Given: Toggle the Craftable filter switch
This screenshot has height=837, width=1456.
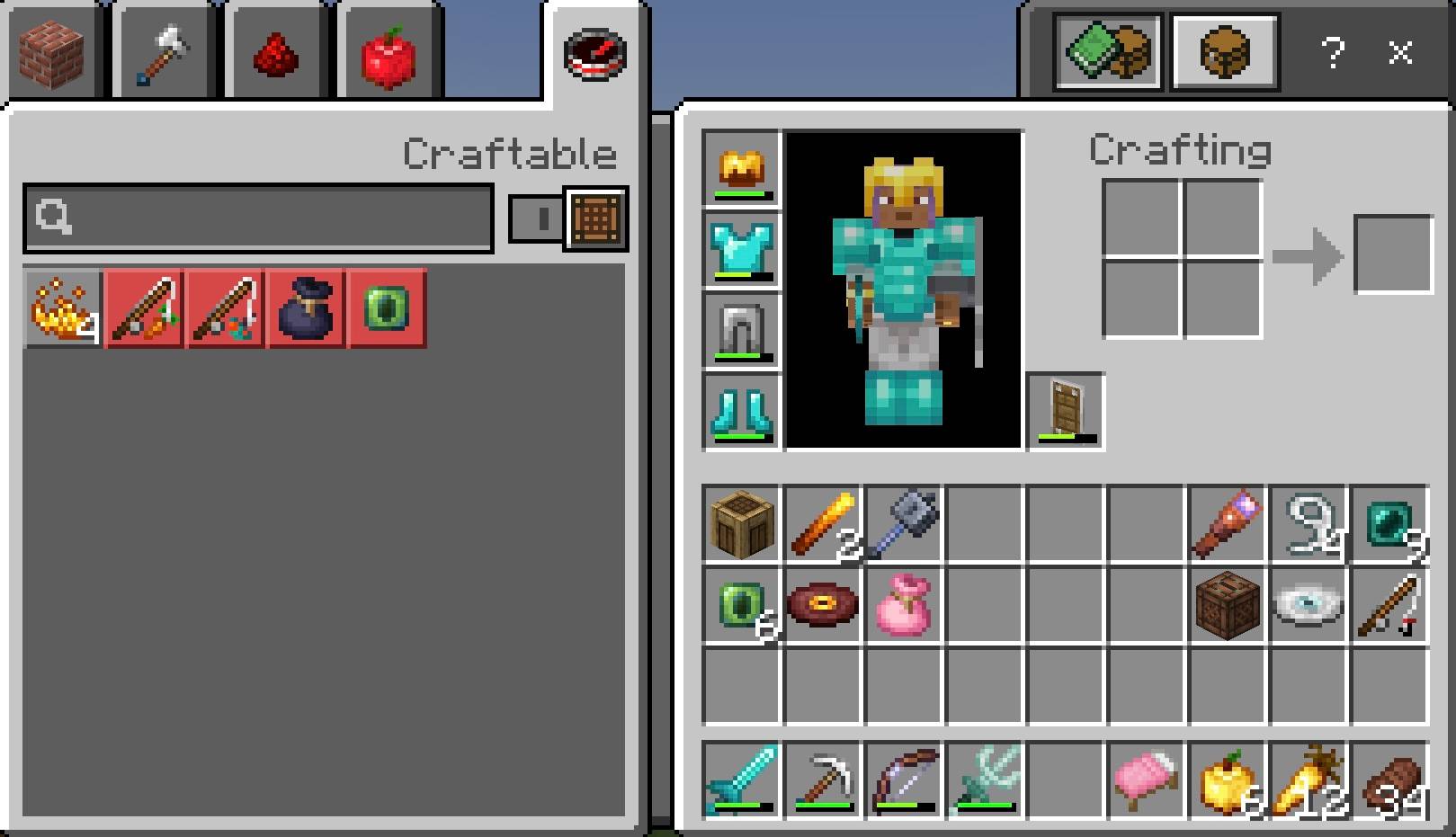Looking at the screenshot, I should tap(535, 220).
